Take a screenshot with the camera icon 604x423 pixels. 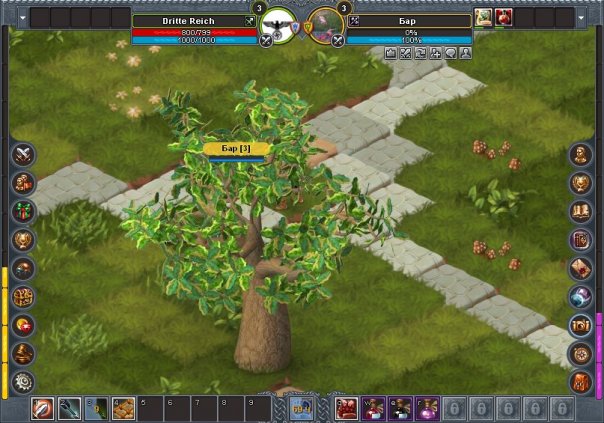pyautogui.click(x=581, y=325)
